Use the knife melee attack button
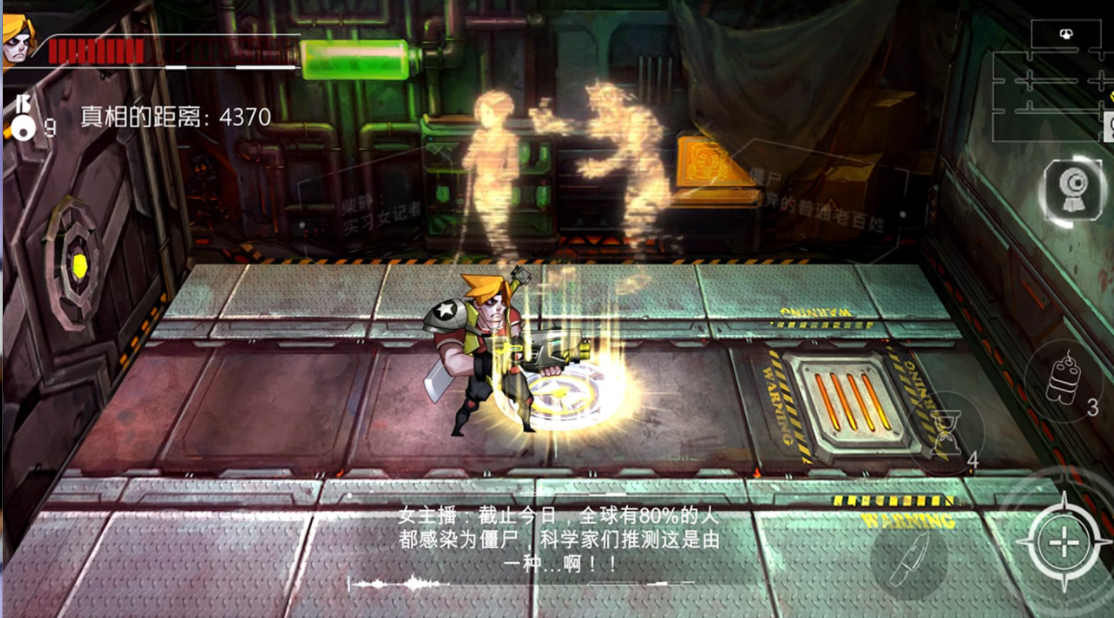The height and width of the screenshot is (618, 1114). (912, 562)
